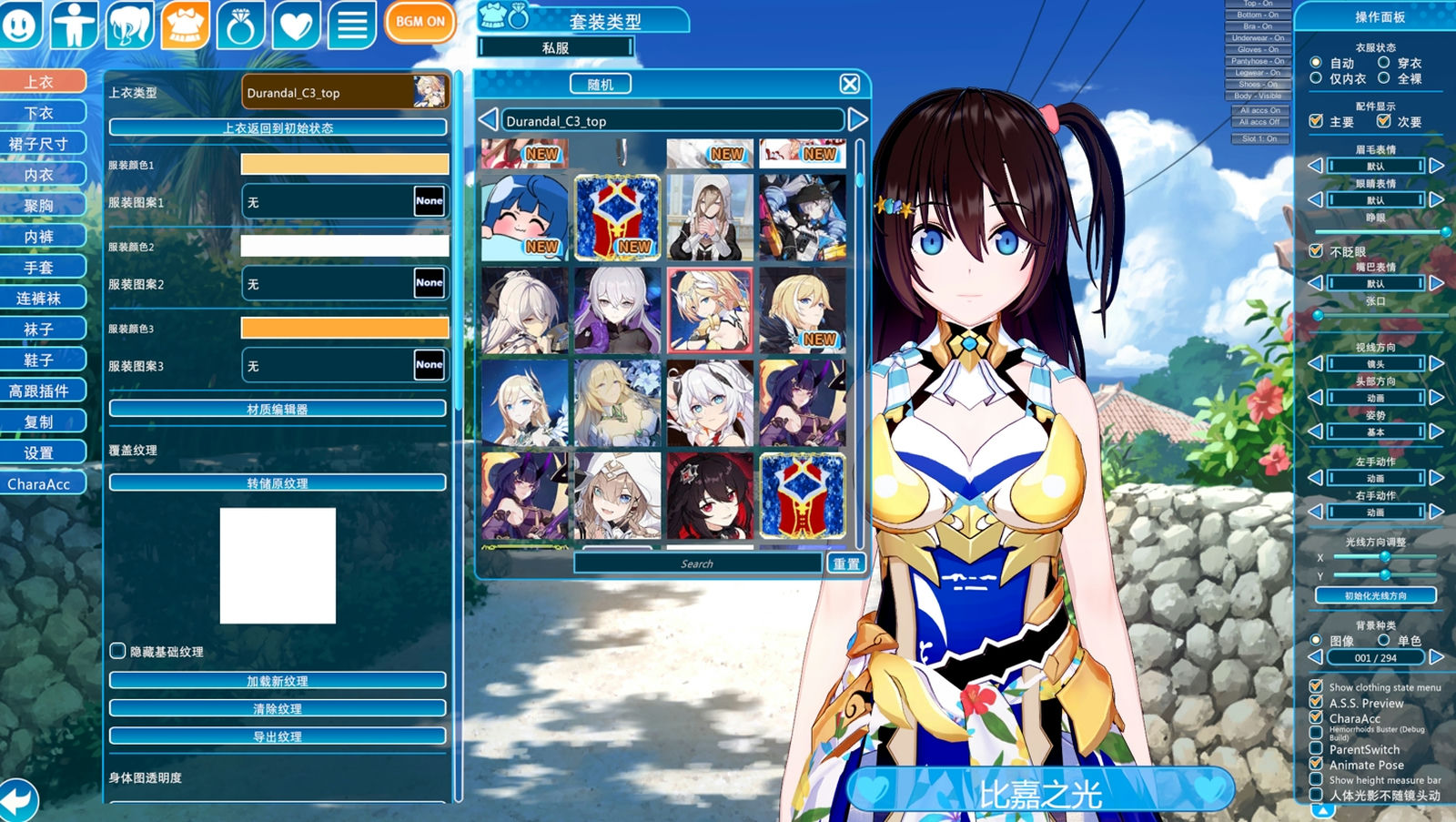Advance 眉毛表情 with the right arrow
This screenshot has height=822, width=1456.
pos(1438,167)
